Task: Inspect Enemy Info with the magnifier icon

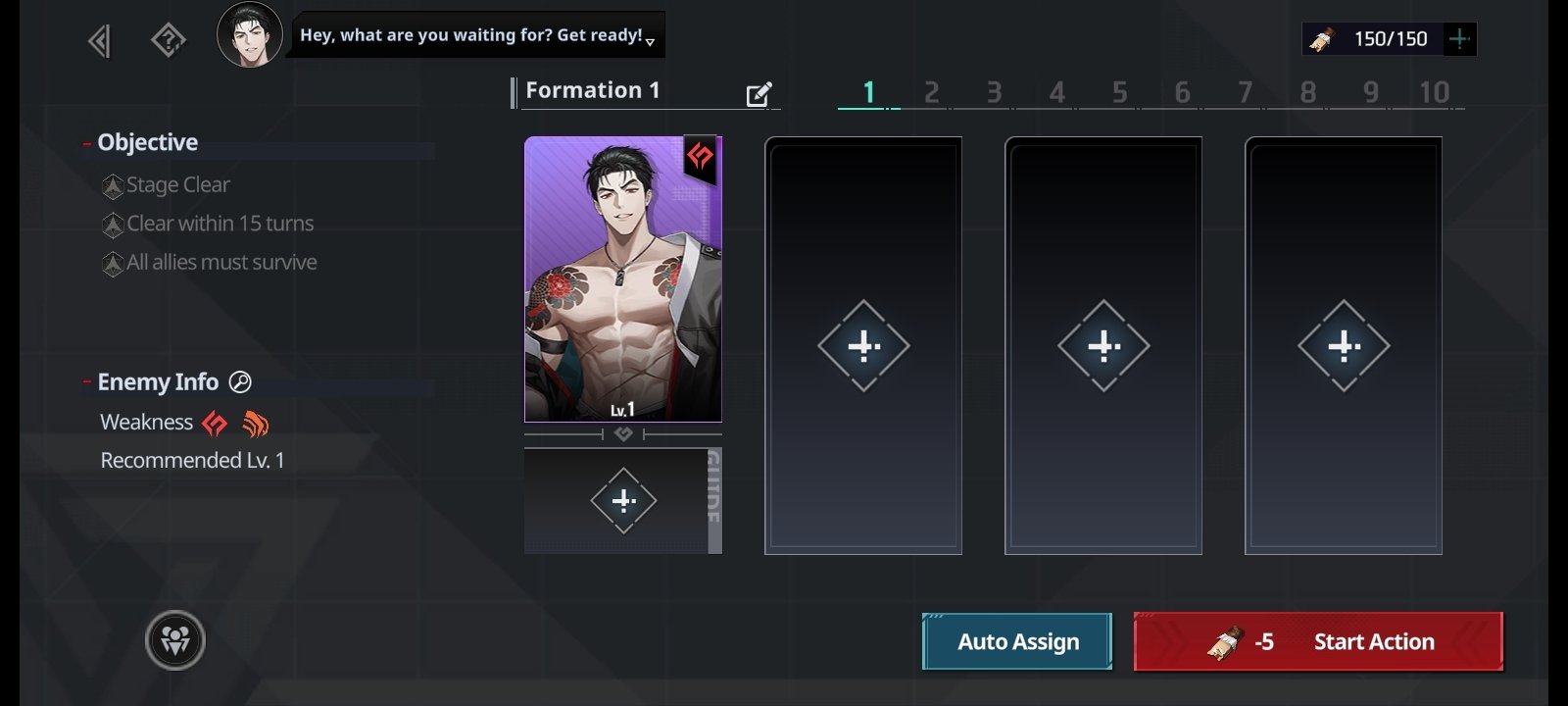Action: click(240, 382)
